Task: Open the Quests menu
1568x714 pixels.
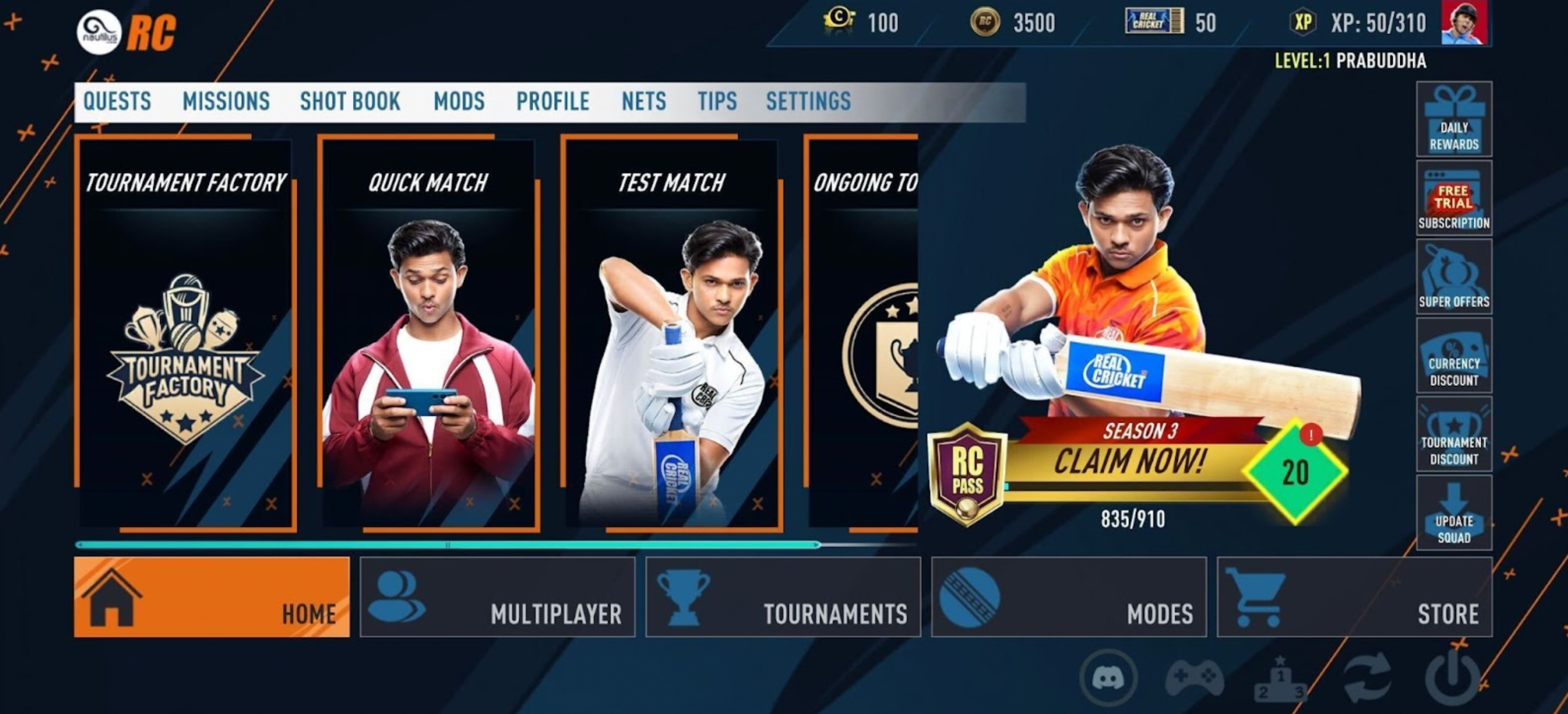Action: pos(117,102)
